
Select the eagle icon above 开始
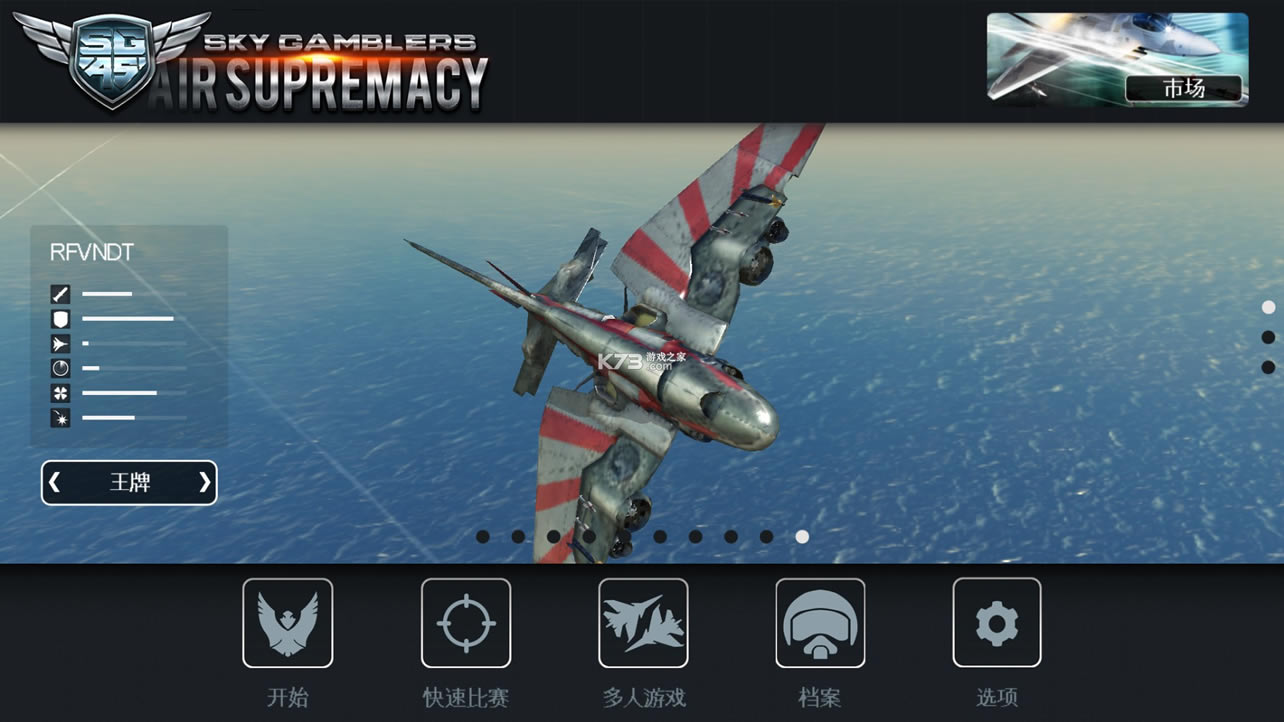288,622
